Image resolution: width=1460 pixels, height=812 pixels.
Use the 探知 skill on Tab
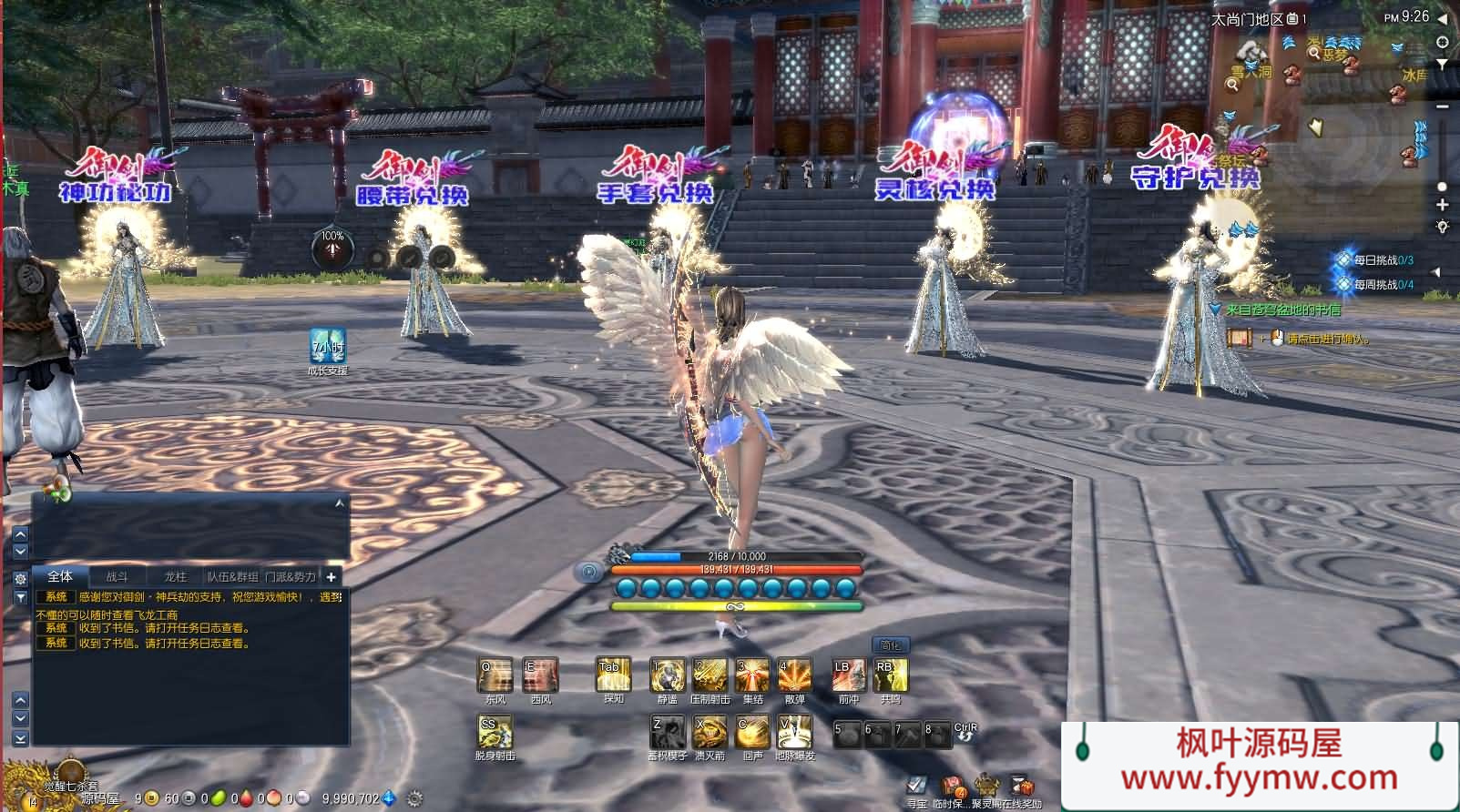point(612,676)
